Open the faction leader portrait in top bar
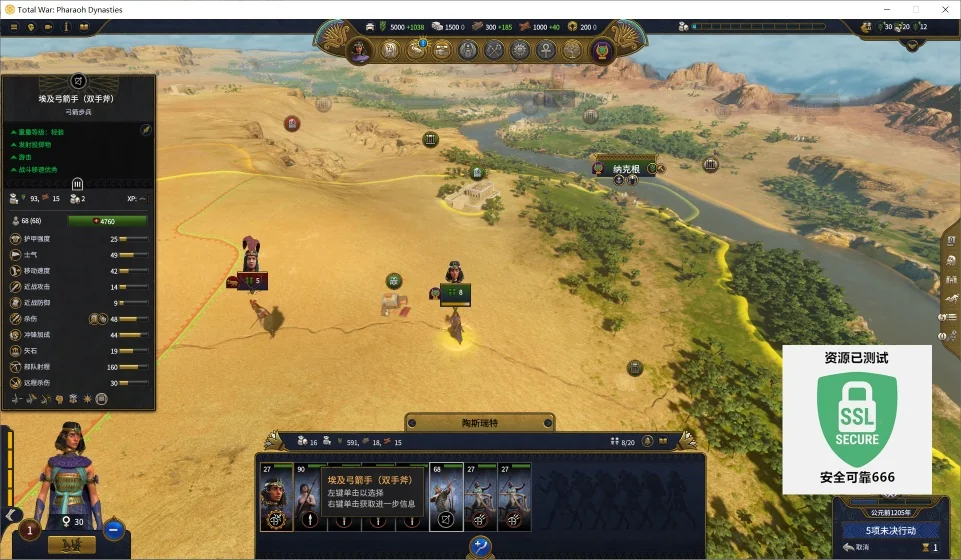The width and height of the screenshot is (961, 560). coord(360,50)
